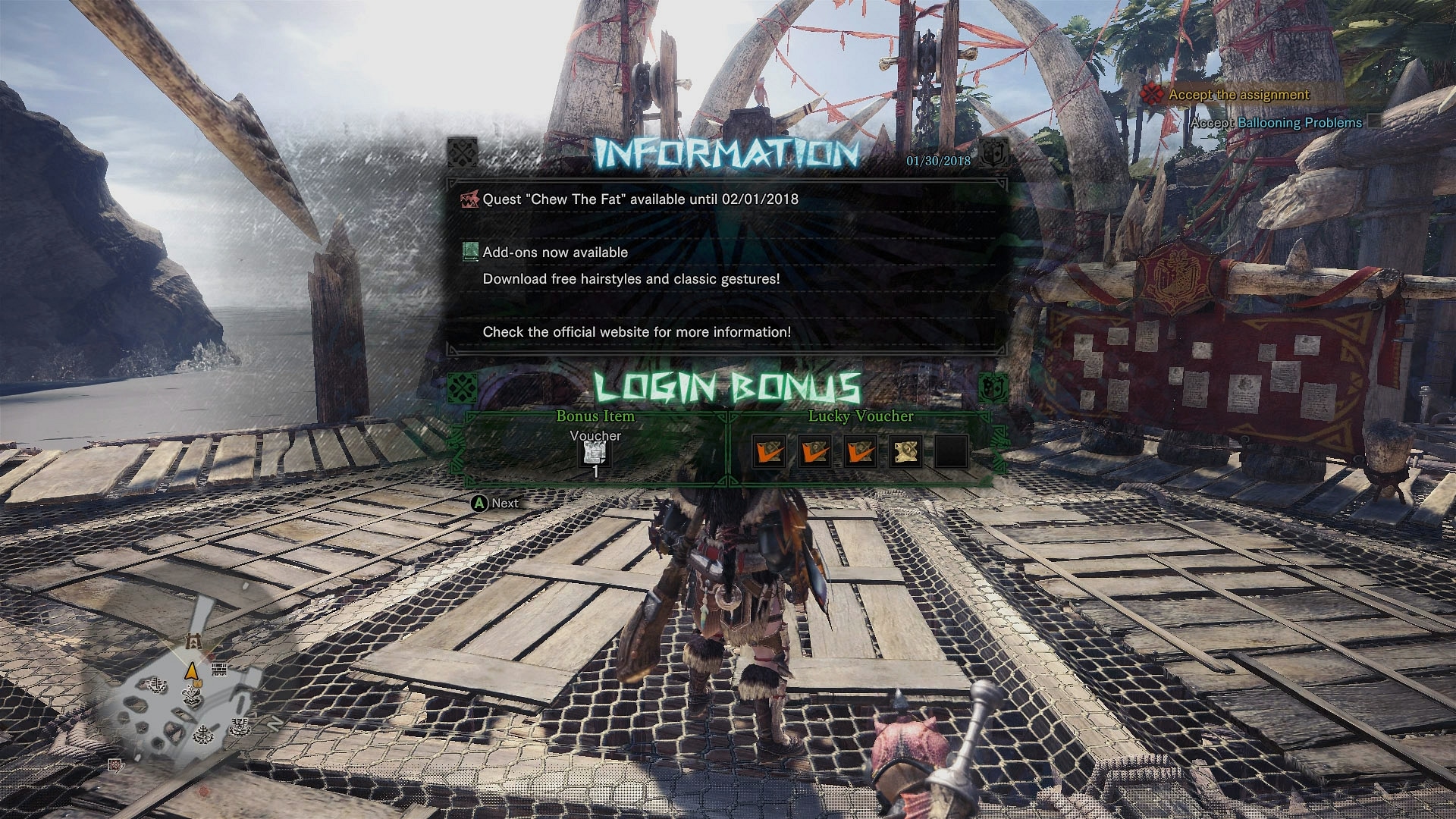Viewport: 1456px width, 819px height.
Task: Open the Add-ons now available notice
Action: (x=555, y=253)
